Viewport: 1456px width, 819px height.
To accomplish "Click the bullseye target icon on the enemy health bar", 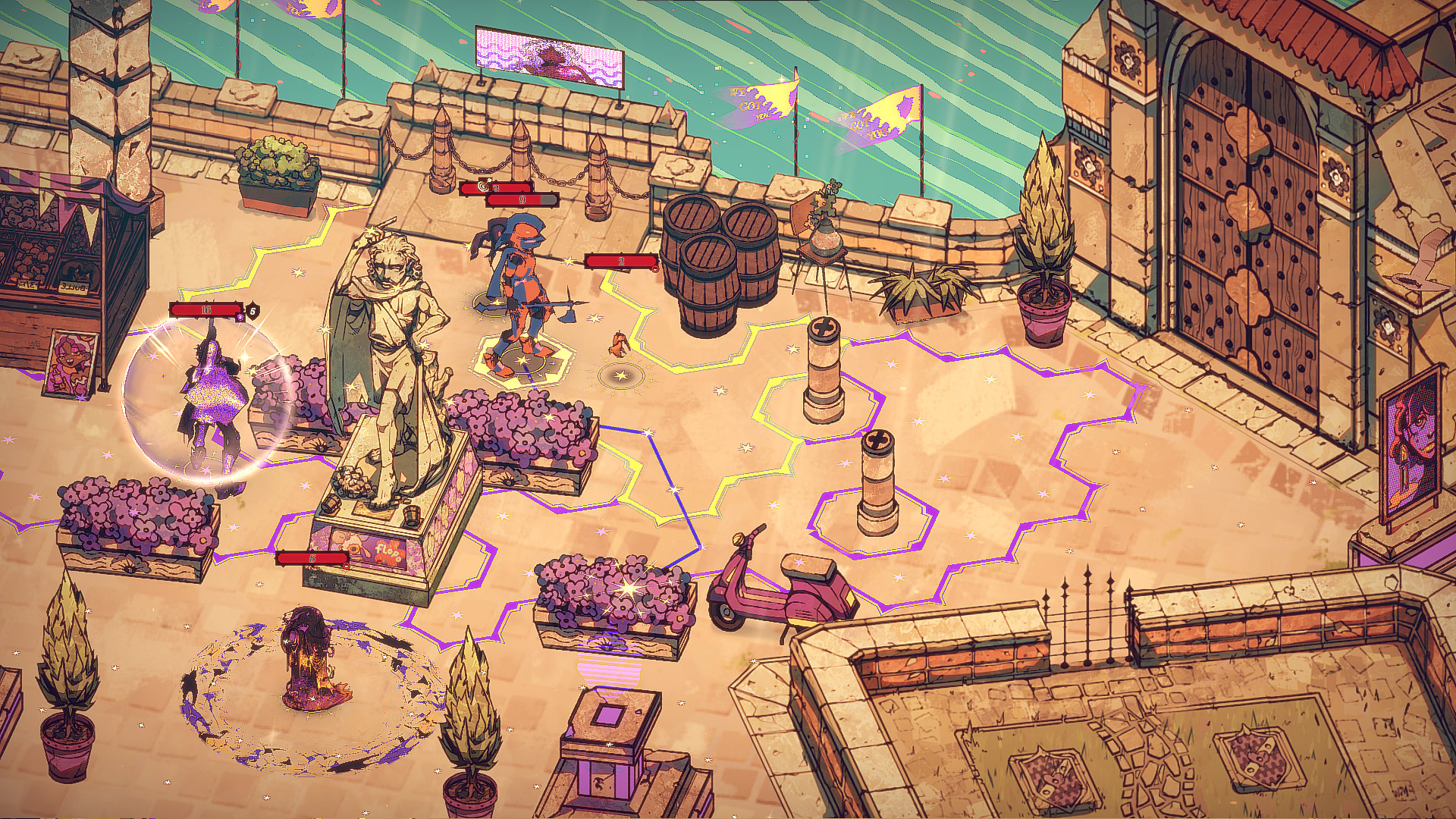I will pos(484,187).
